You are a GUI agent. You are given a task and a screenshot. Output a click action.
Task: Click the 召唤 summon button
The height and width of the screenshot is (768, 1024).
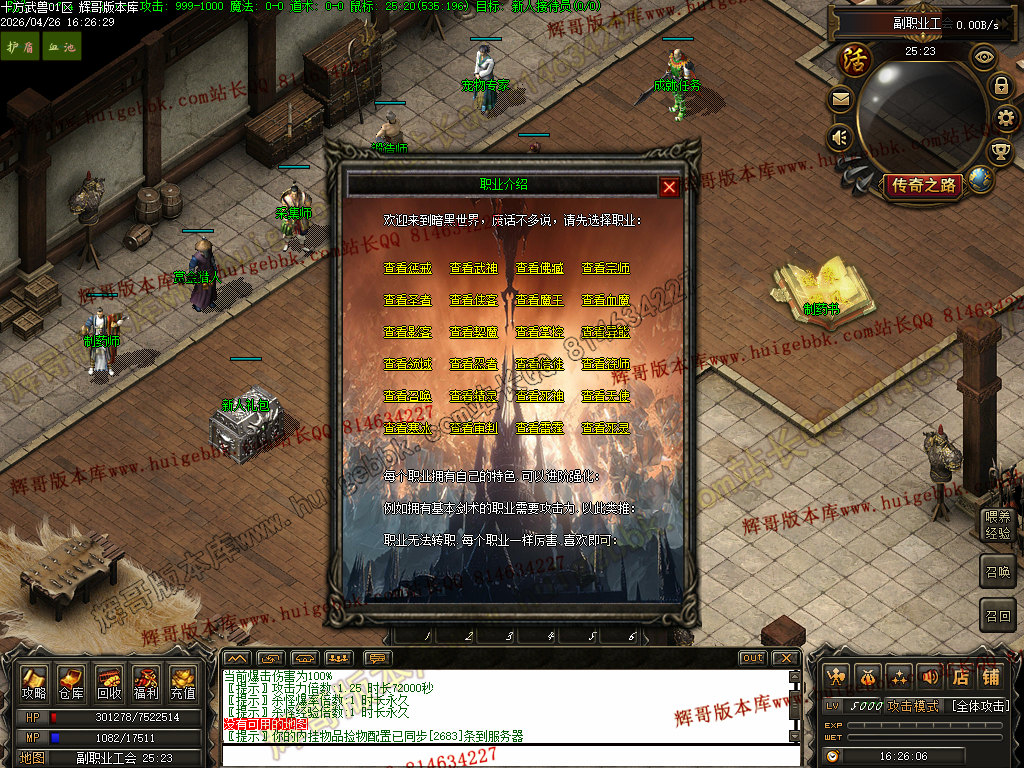[997, 571]
